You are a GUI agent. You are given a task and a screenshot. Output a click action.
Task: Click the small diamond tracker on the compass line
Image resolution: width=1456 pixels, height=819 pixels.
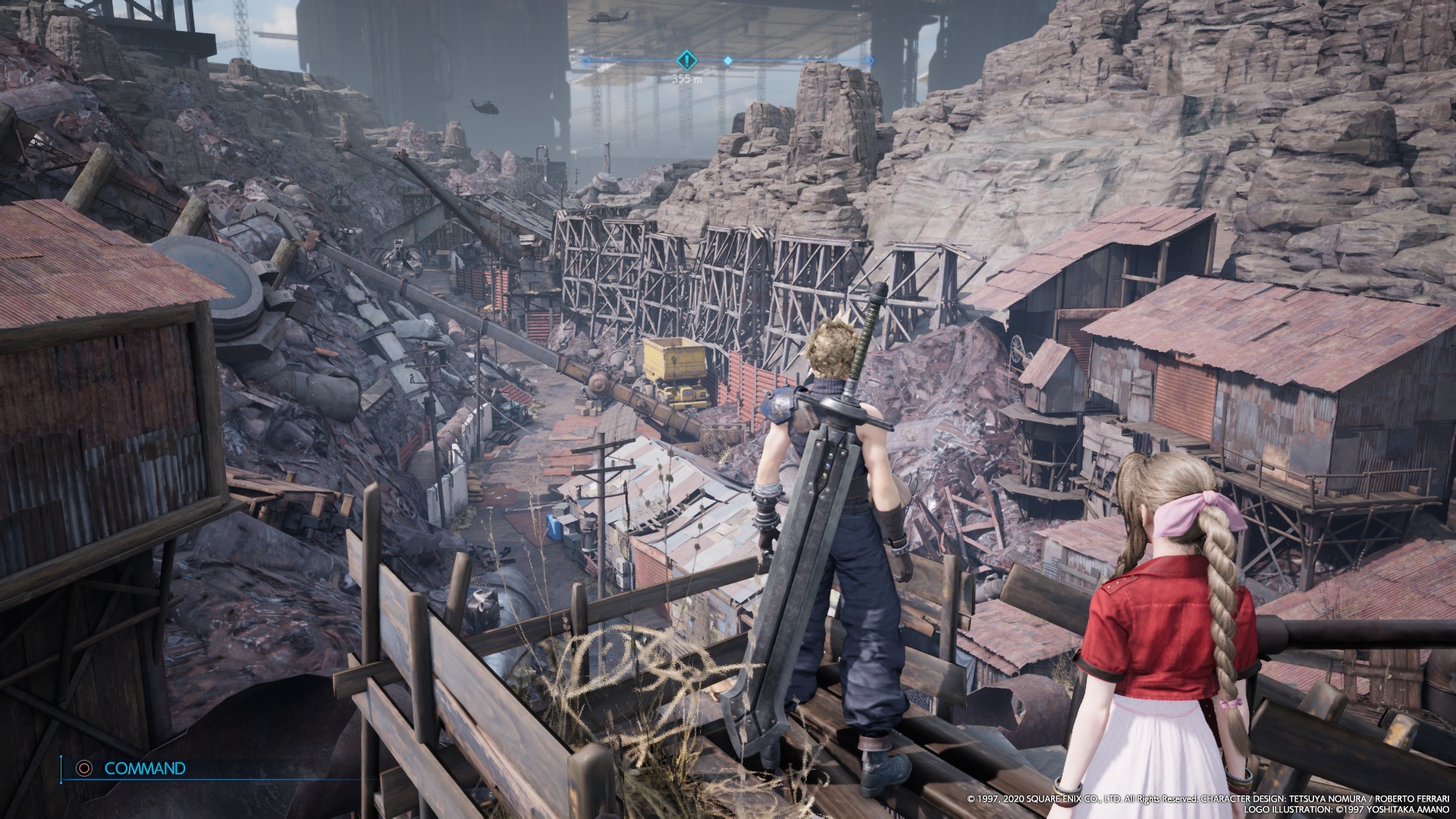(727, 61)
